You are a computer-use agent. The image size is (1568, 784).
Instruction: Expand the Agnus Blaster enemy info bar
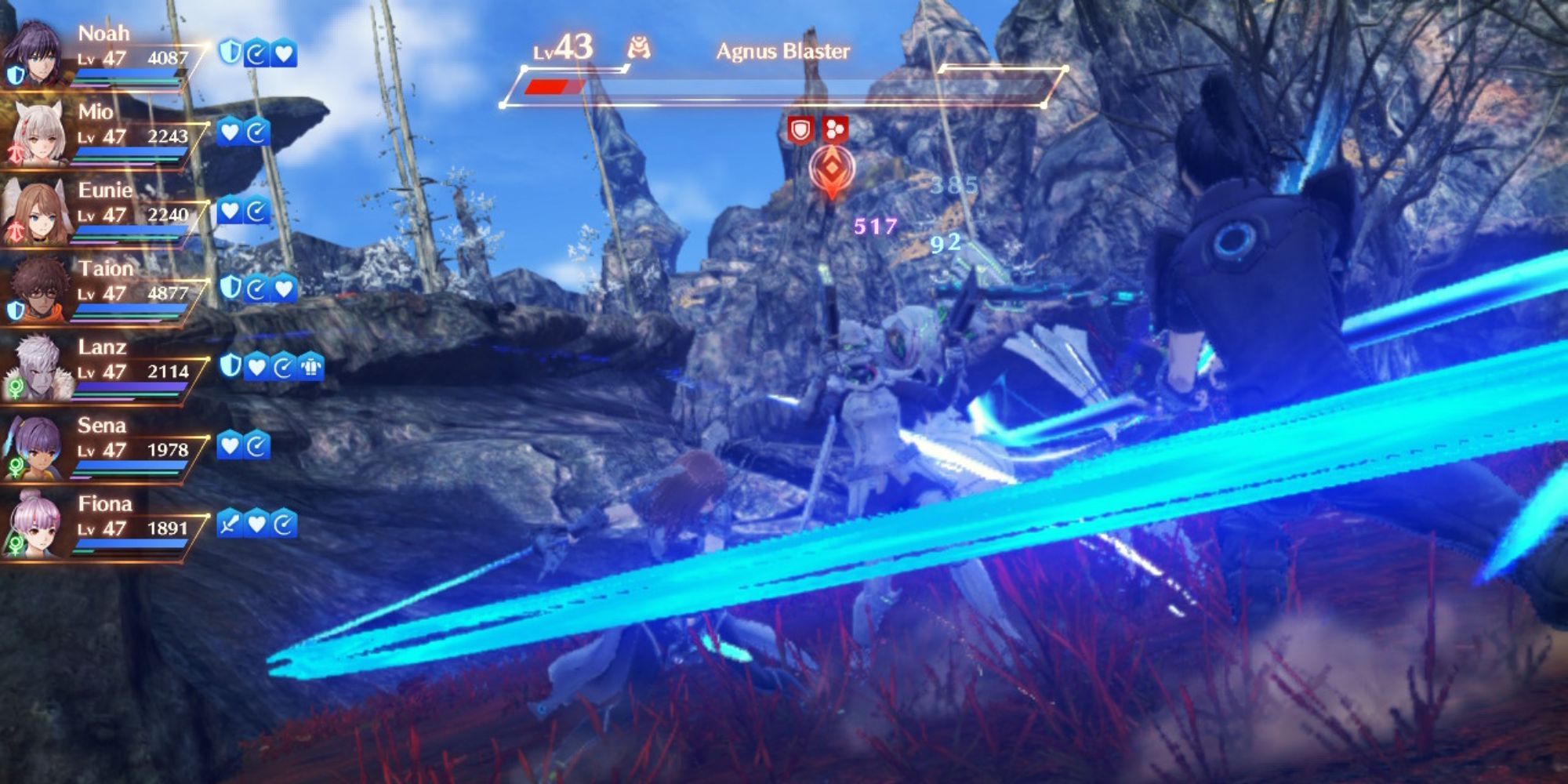coord(784,85)
